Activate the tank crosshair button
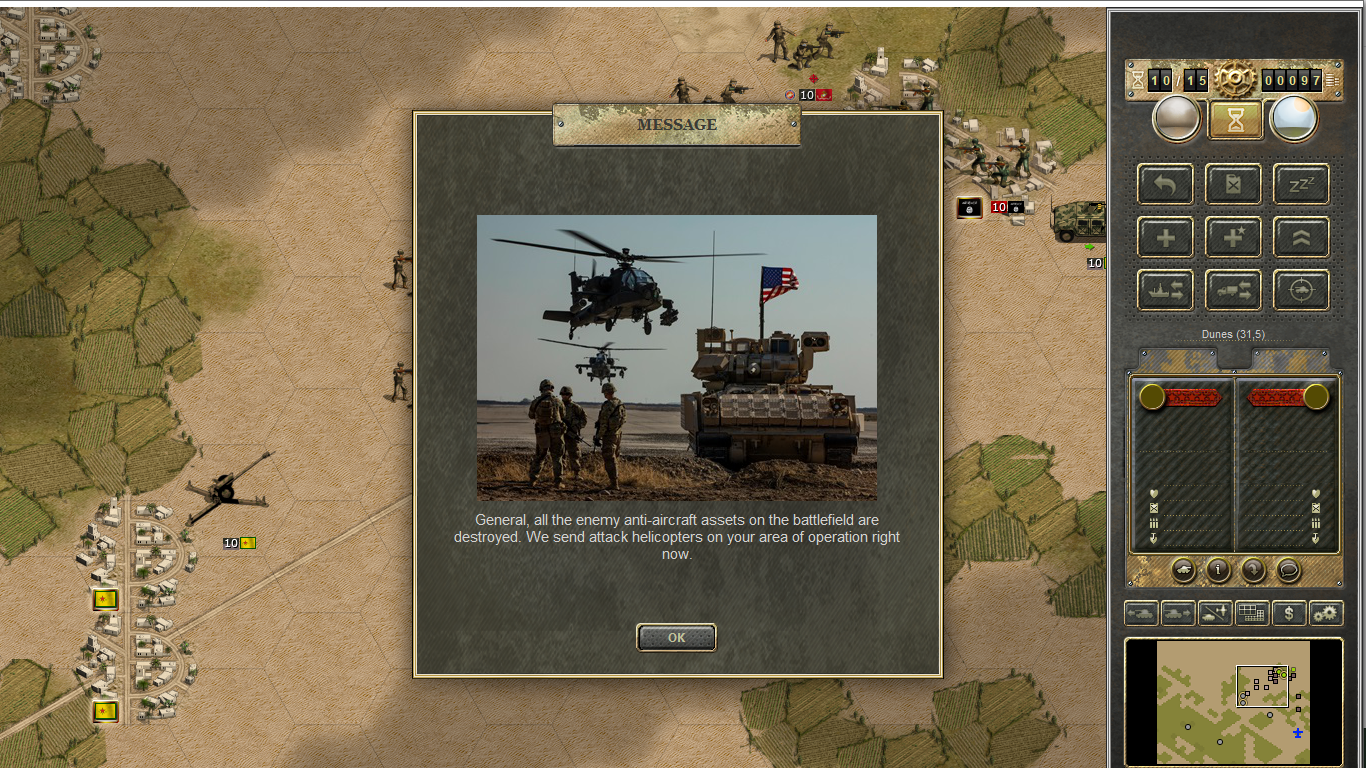 coord(1301,290)
